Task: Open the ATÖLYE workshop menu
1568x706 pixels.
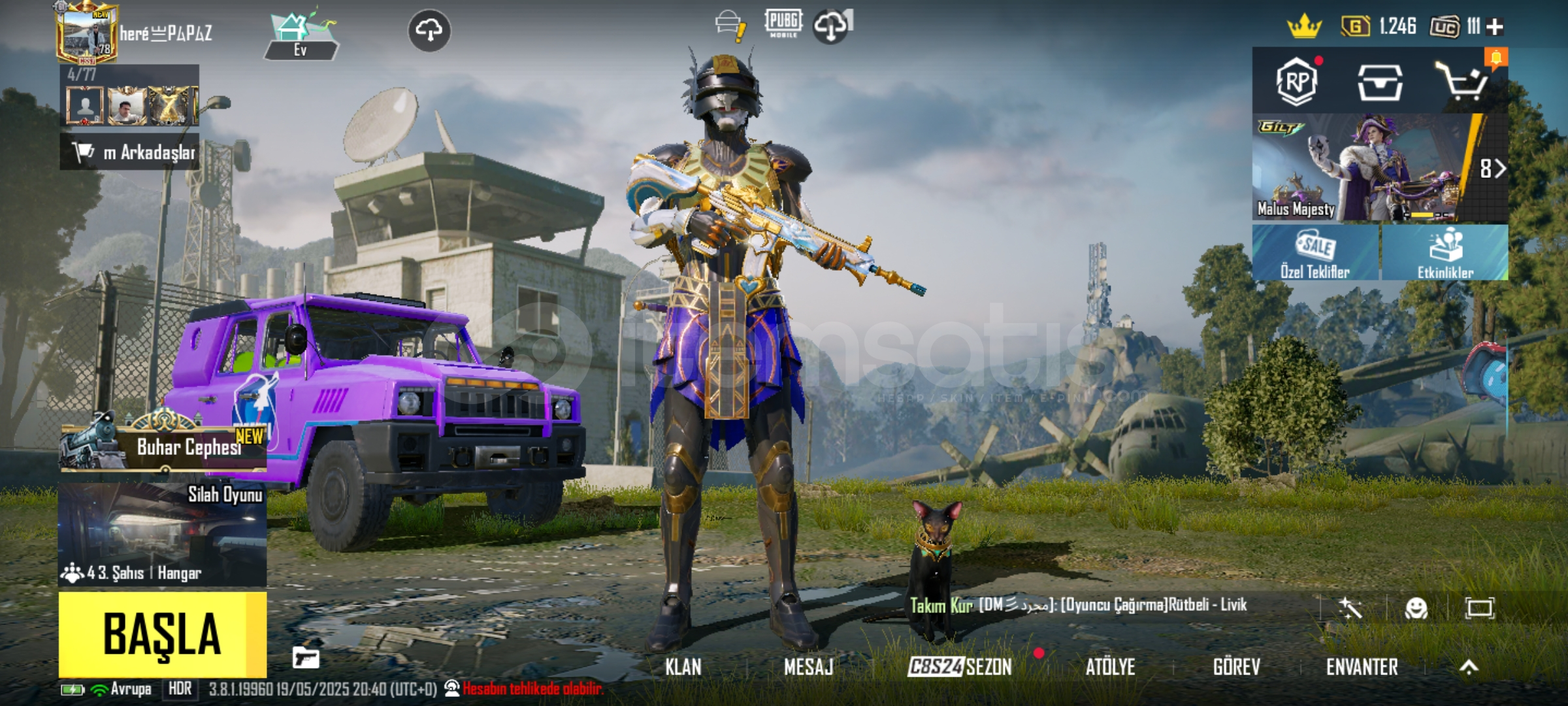Action: coord(1110,667)
